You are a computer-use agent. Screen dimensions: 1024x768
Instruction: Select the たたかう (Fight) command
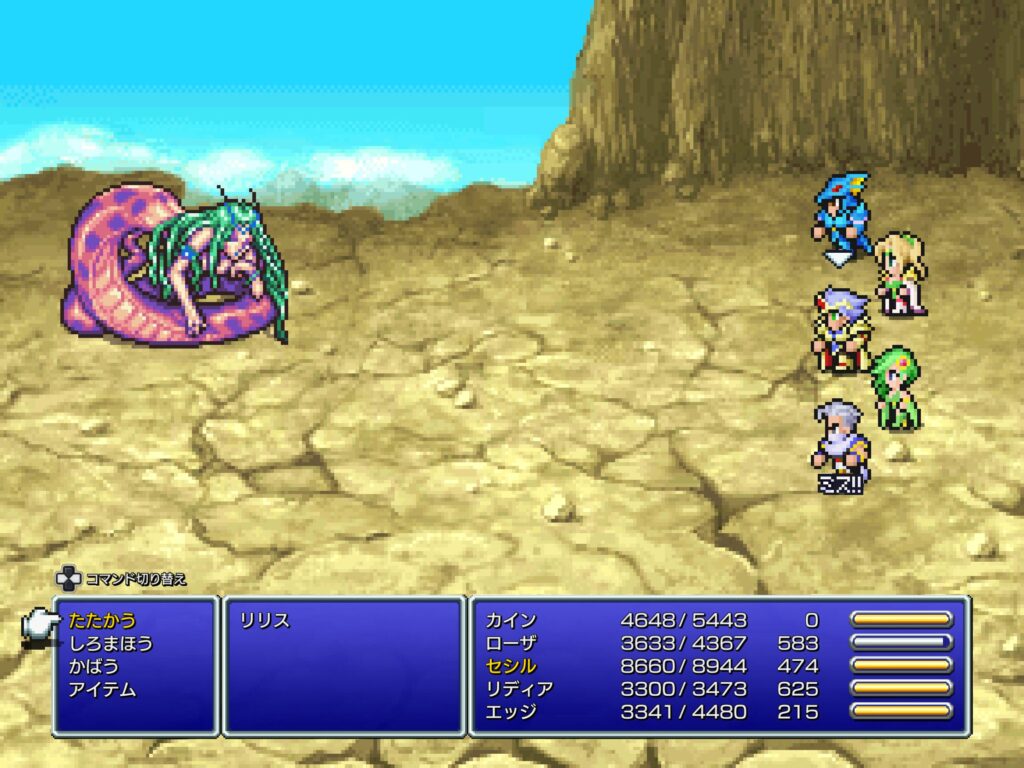point(103,620)
